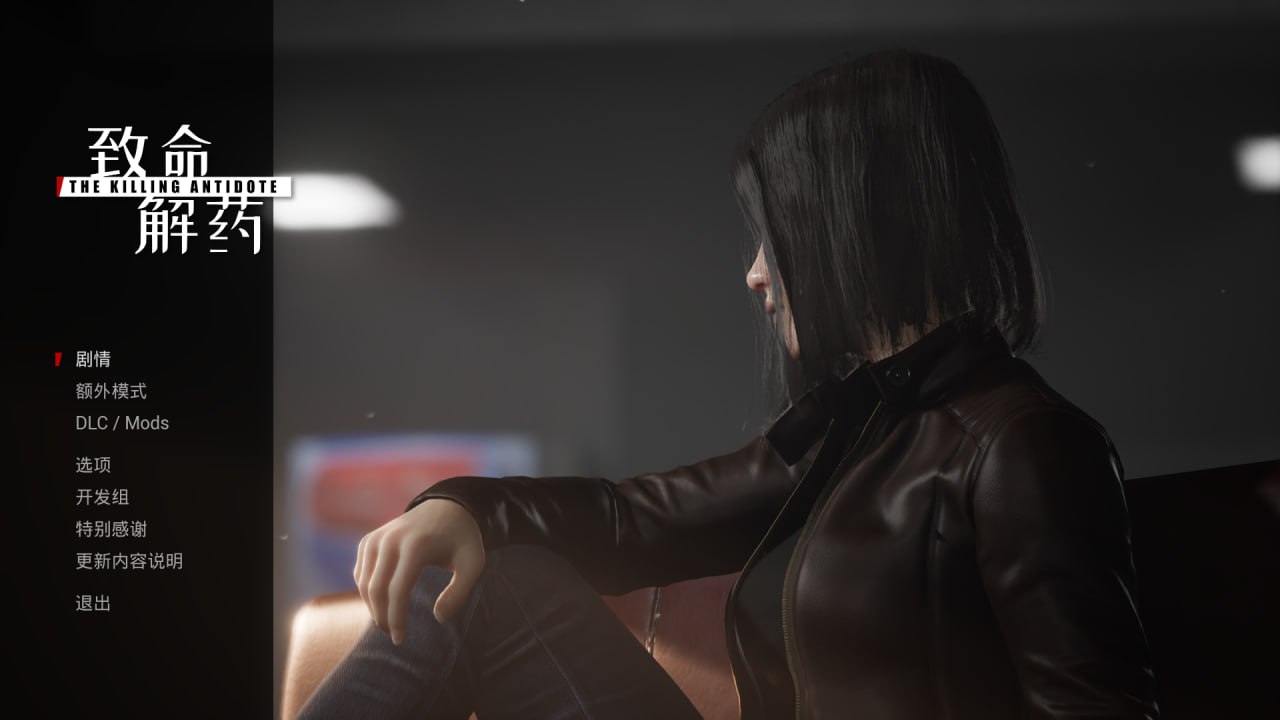View the 更新内容说明 update notes
The height and width of the screenshot is (720, 1280).
pos(128,561)
